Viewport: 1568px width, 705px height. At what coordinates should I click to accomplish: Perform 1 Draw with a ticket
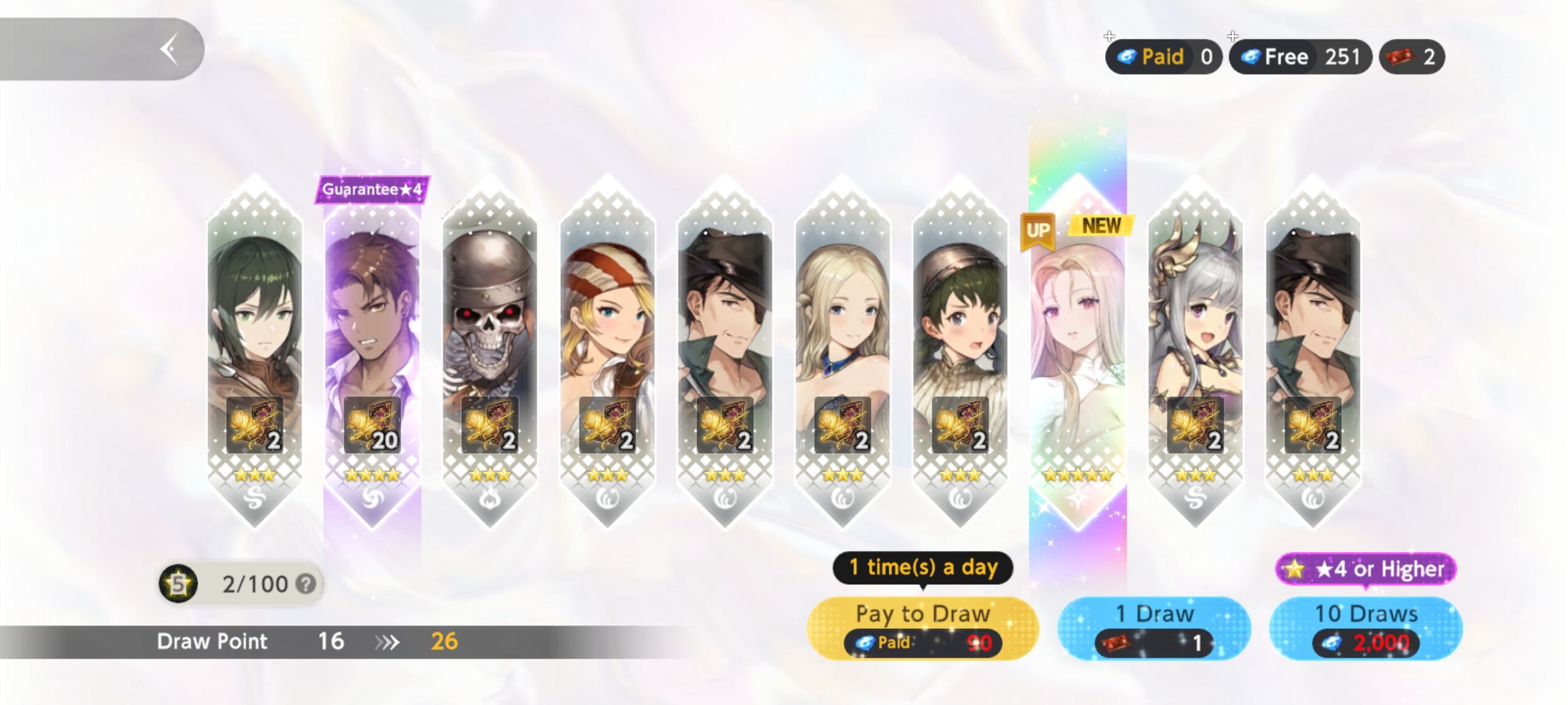(x=1153, y=628)
